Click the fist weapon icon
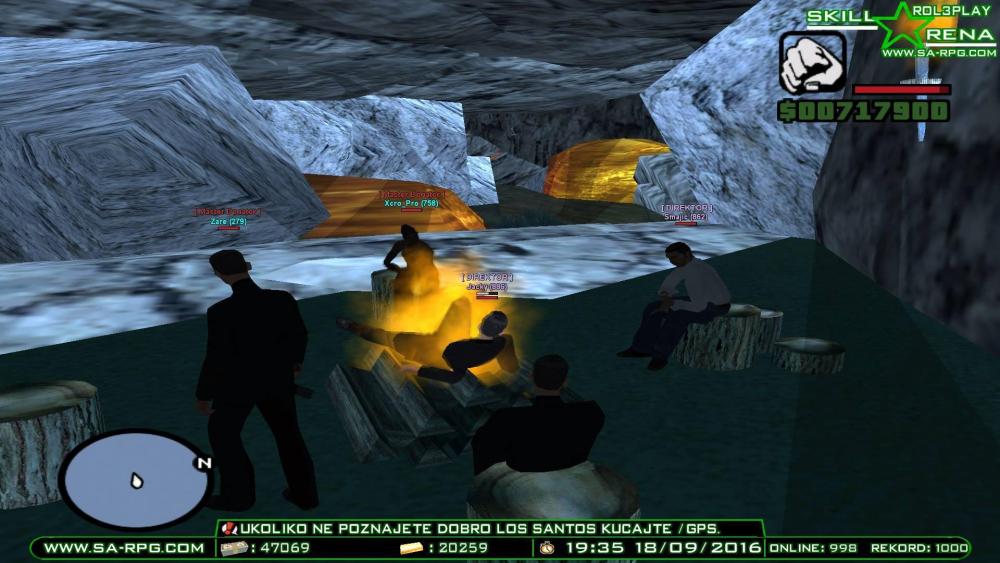The width and height of the screenshot is (1000, 563). pyautogui.click(x=812, y=64)
